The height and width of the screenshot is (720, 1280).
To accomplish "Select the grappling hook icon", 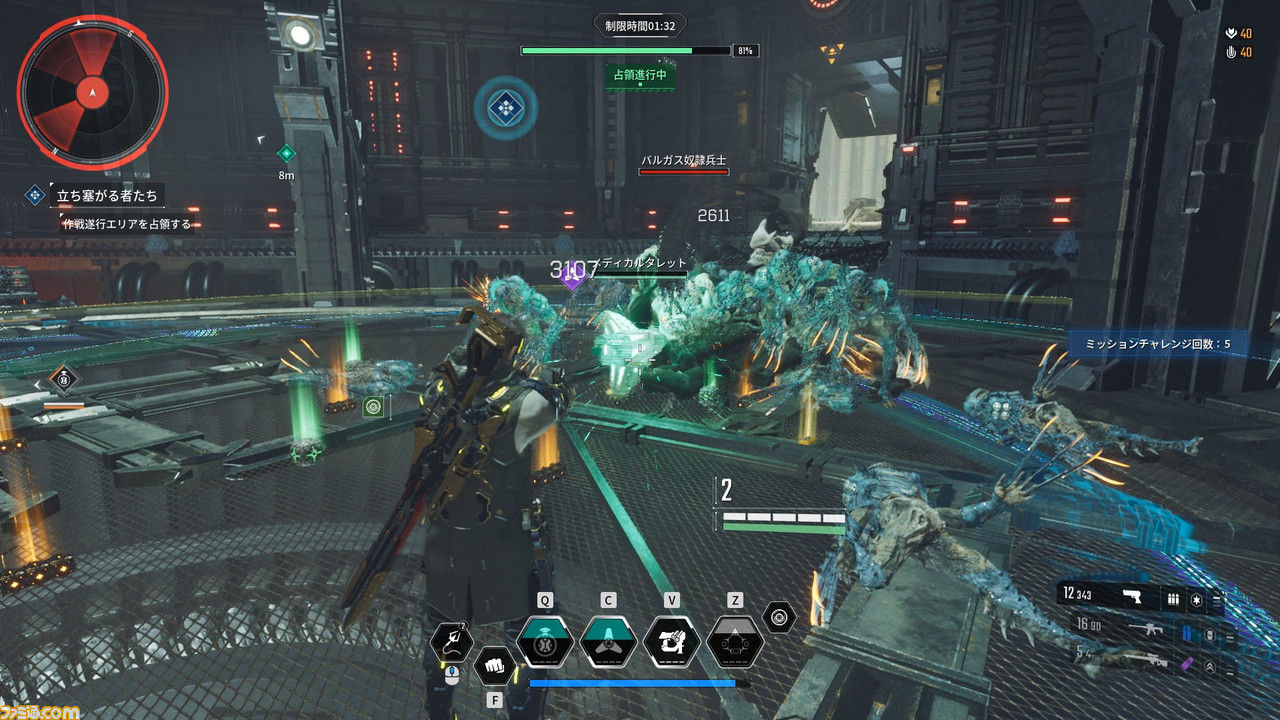I will pos(452,642).
